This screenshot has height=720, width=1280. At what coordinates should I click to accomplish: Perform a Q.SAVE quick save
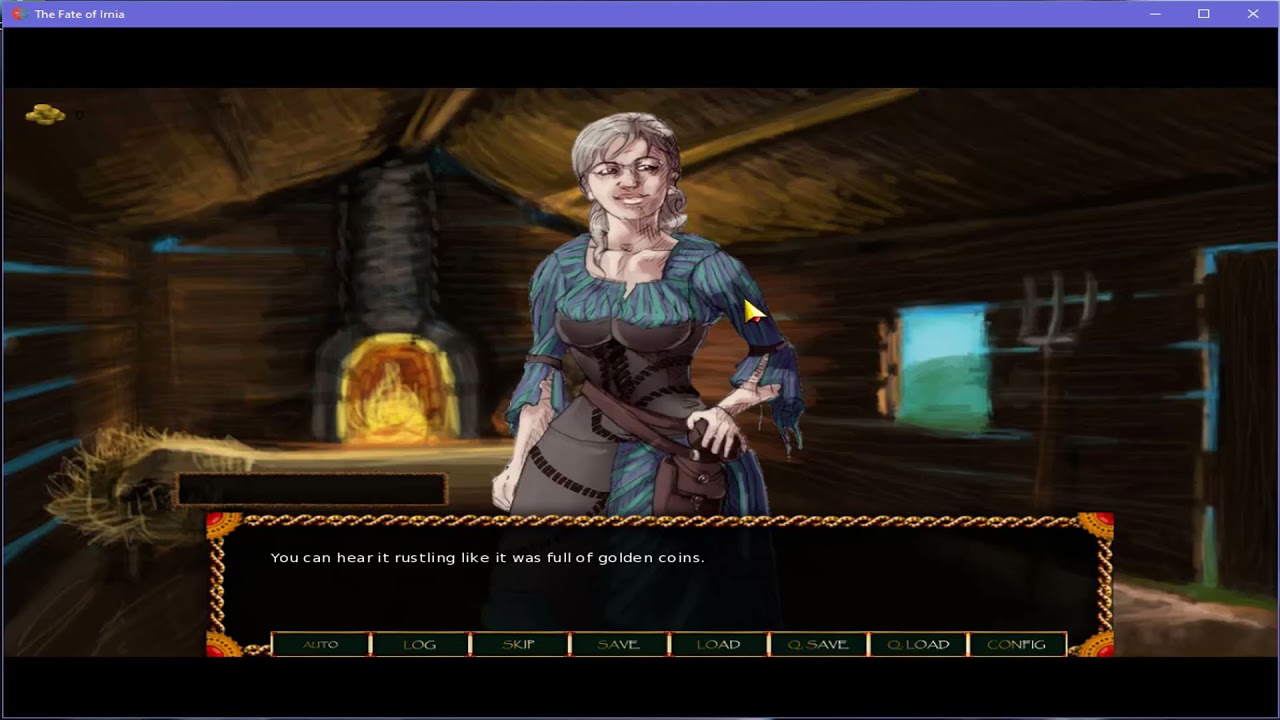(818, 644)
